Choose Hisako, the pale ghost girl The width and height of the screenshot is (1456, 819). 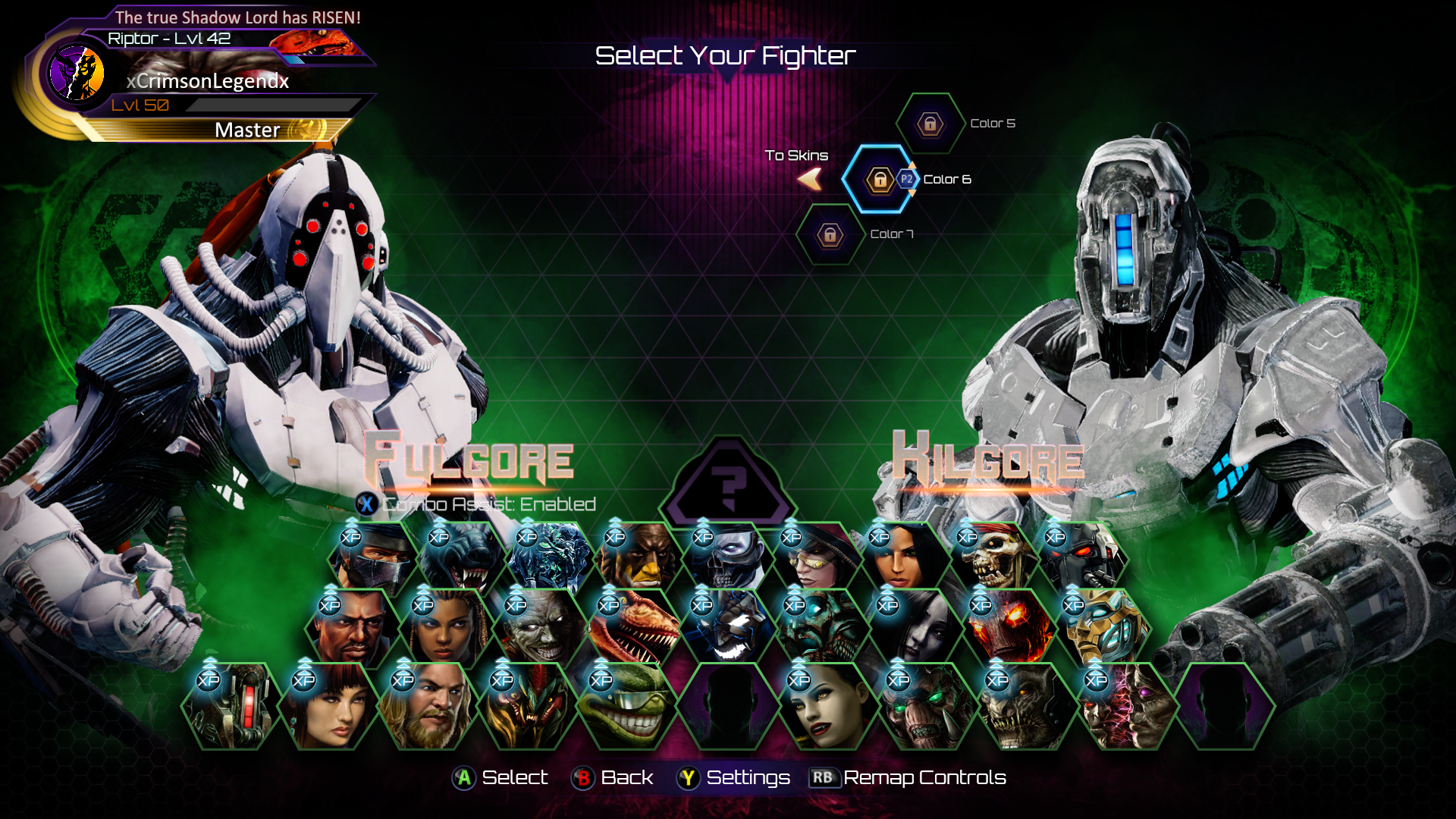click(x=910, y=629)
